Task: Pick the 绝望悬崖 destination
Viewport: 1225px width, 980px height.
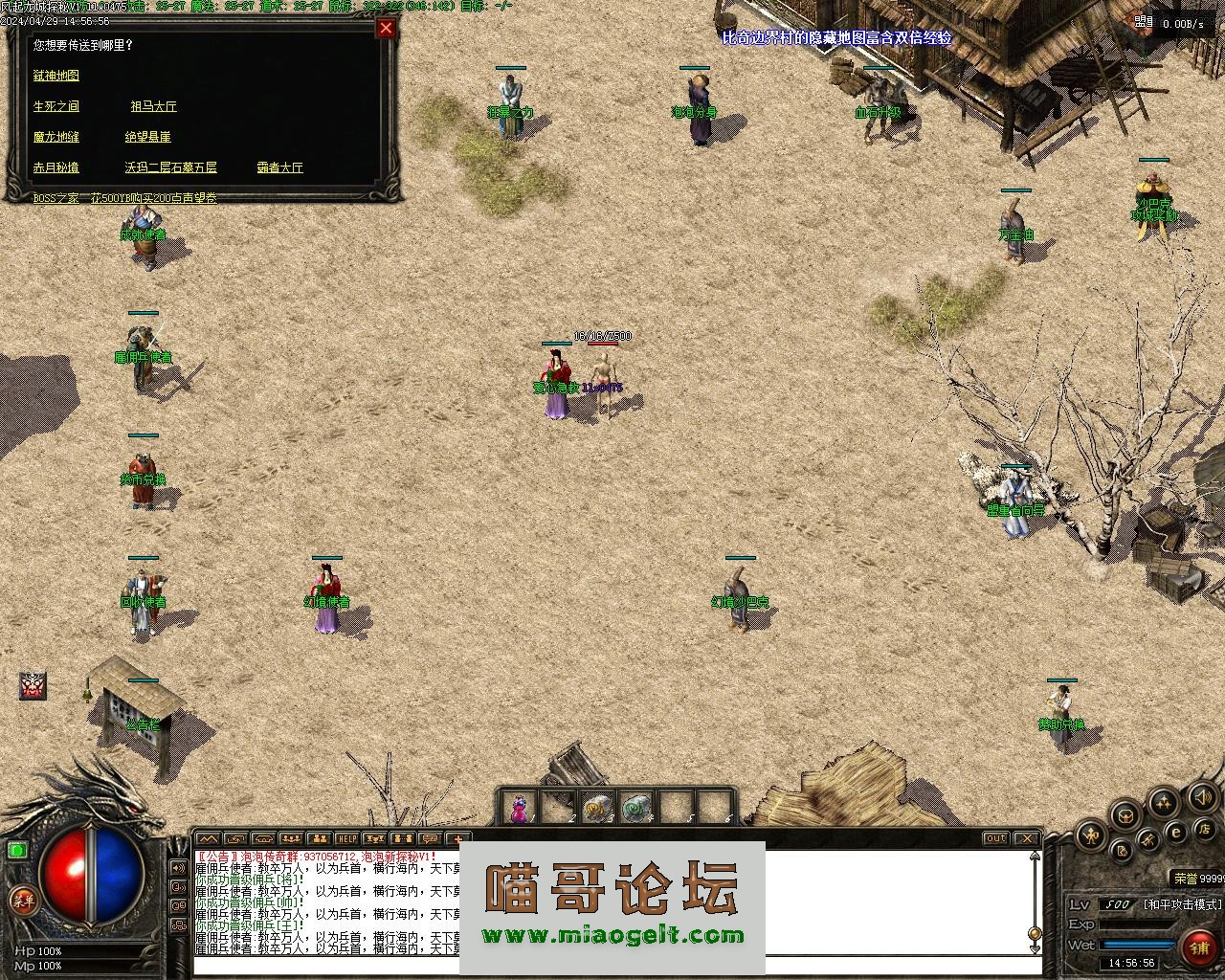Action: coord(147,137)
